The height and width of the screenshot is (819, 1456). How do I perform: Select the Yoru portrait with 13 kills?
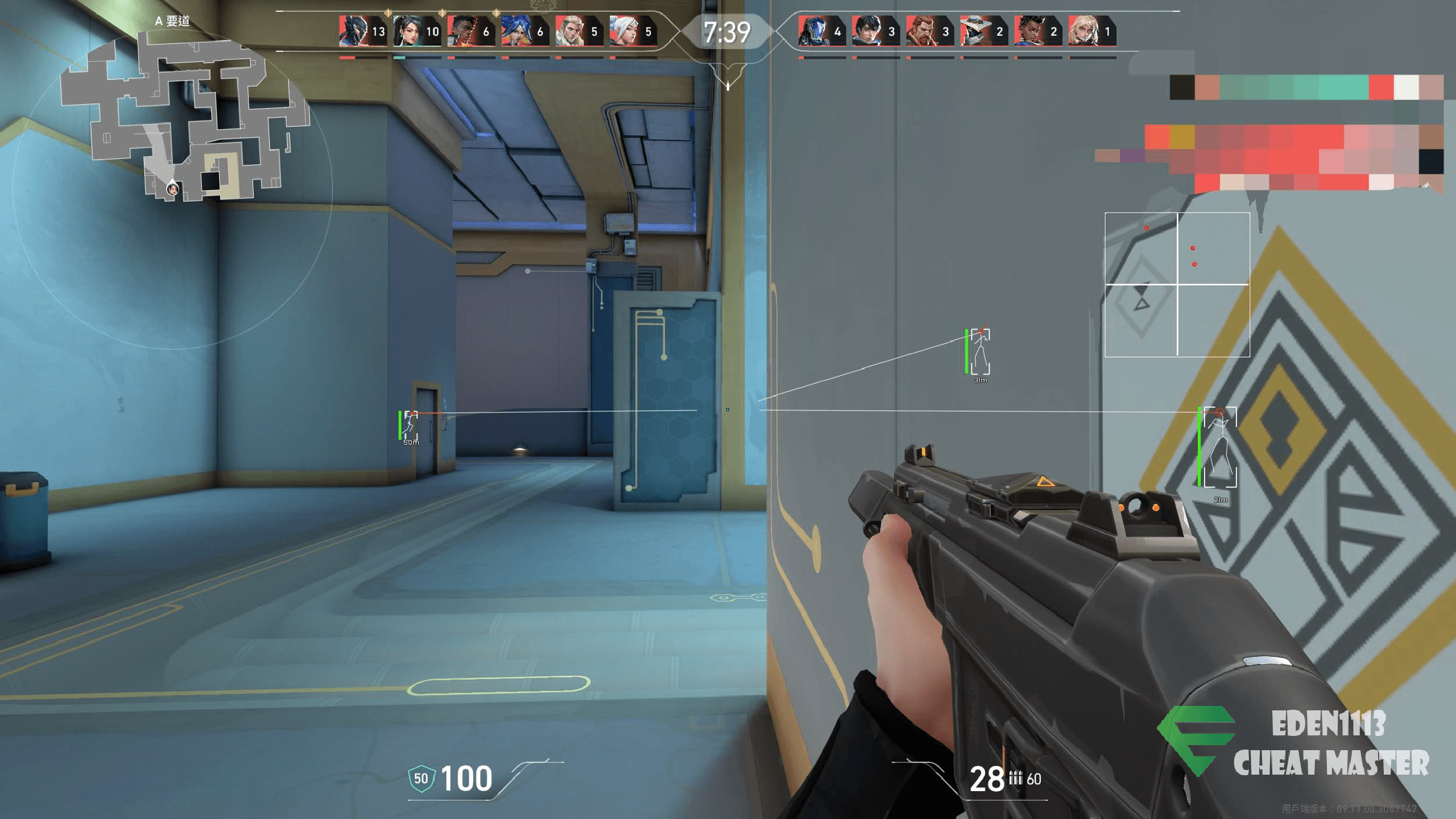pos(354,31)
